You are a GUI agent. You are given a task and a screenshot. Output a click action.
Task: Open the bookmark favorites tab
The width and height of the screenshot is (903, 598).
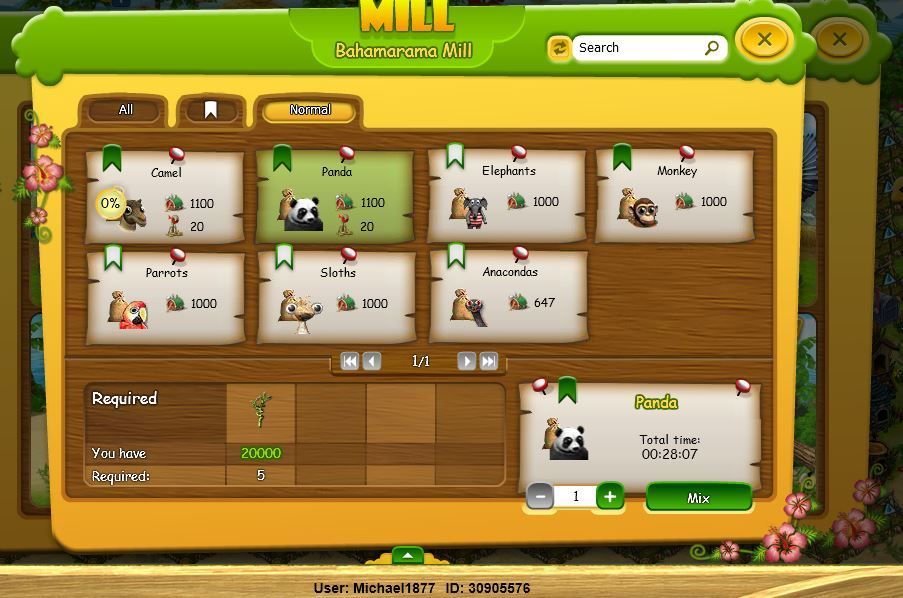[210, 110]
